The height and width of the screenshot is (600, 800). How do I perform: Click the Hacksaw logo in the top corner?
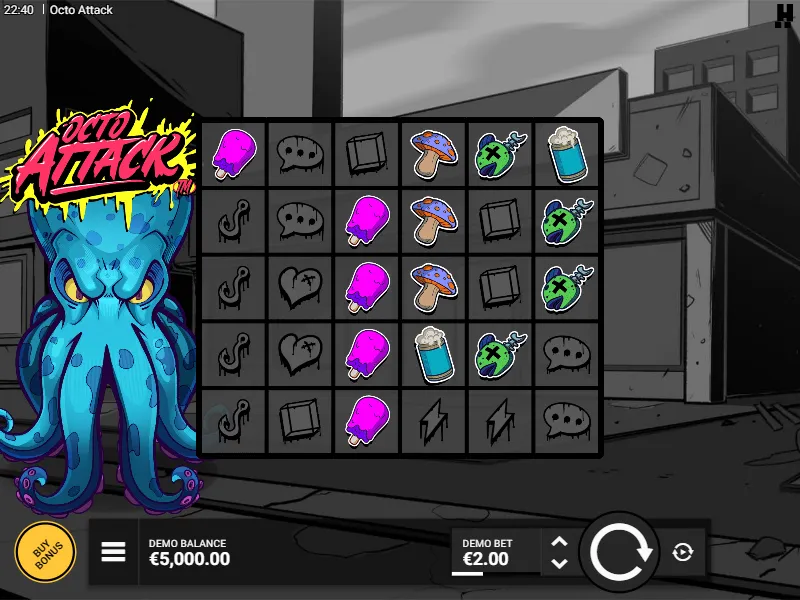(x=784, y=15)
